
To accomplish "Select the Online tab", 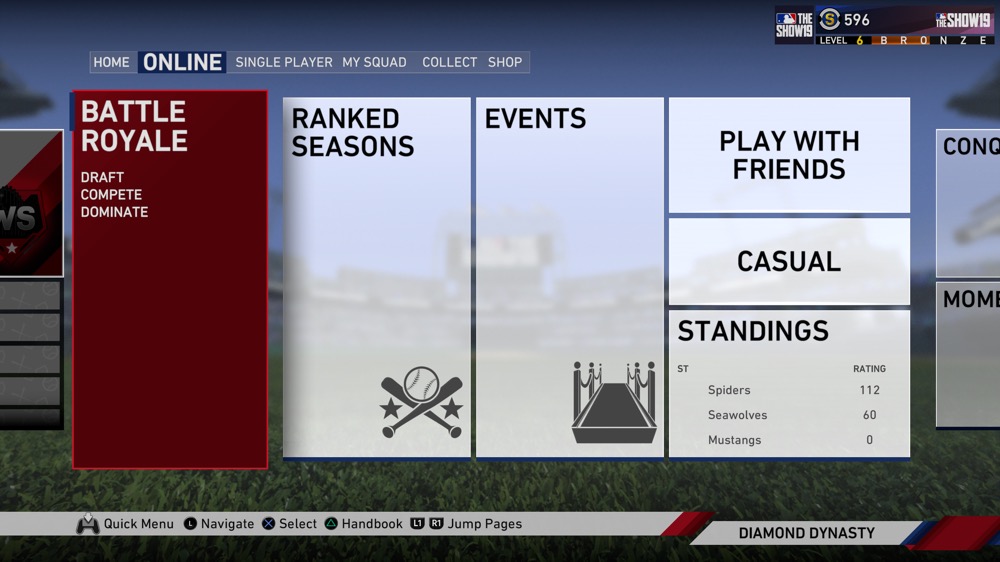I will pyautogui.click(x=182, y=62).
